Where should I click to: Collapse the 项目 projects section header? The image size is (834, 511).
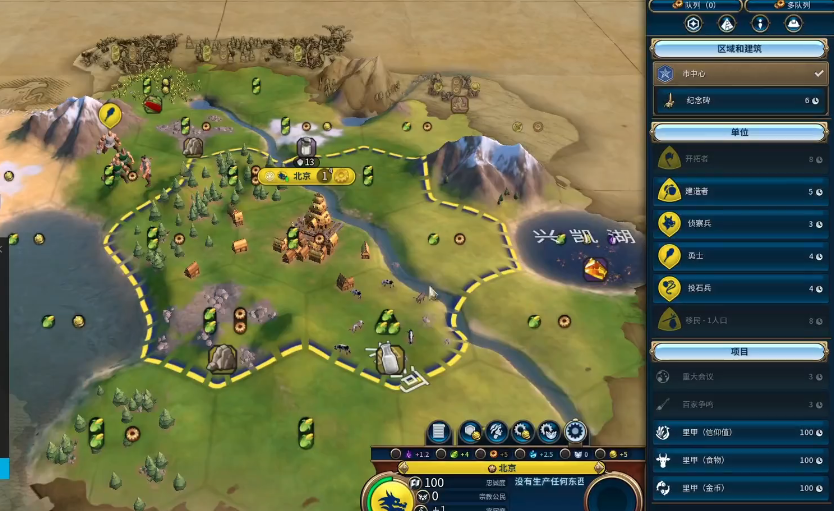tap(740, 352)
